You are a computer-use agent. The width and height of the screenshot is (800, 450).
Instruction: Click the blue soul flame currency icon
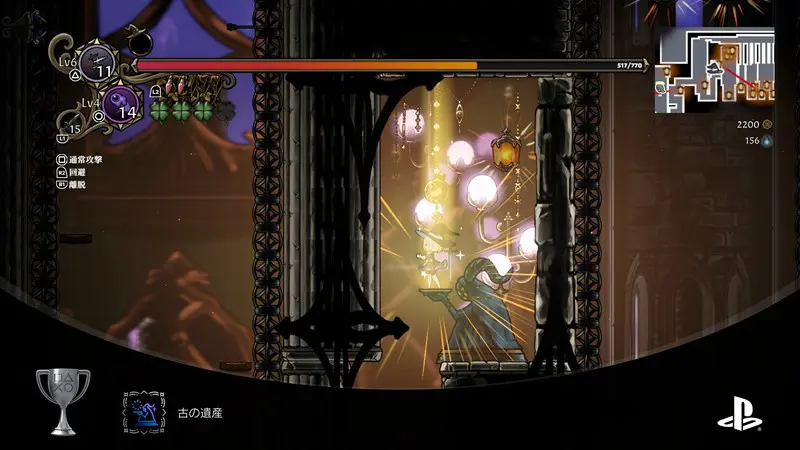[768, 141]
